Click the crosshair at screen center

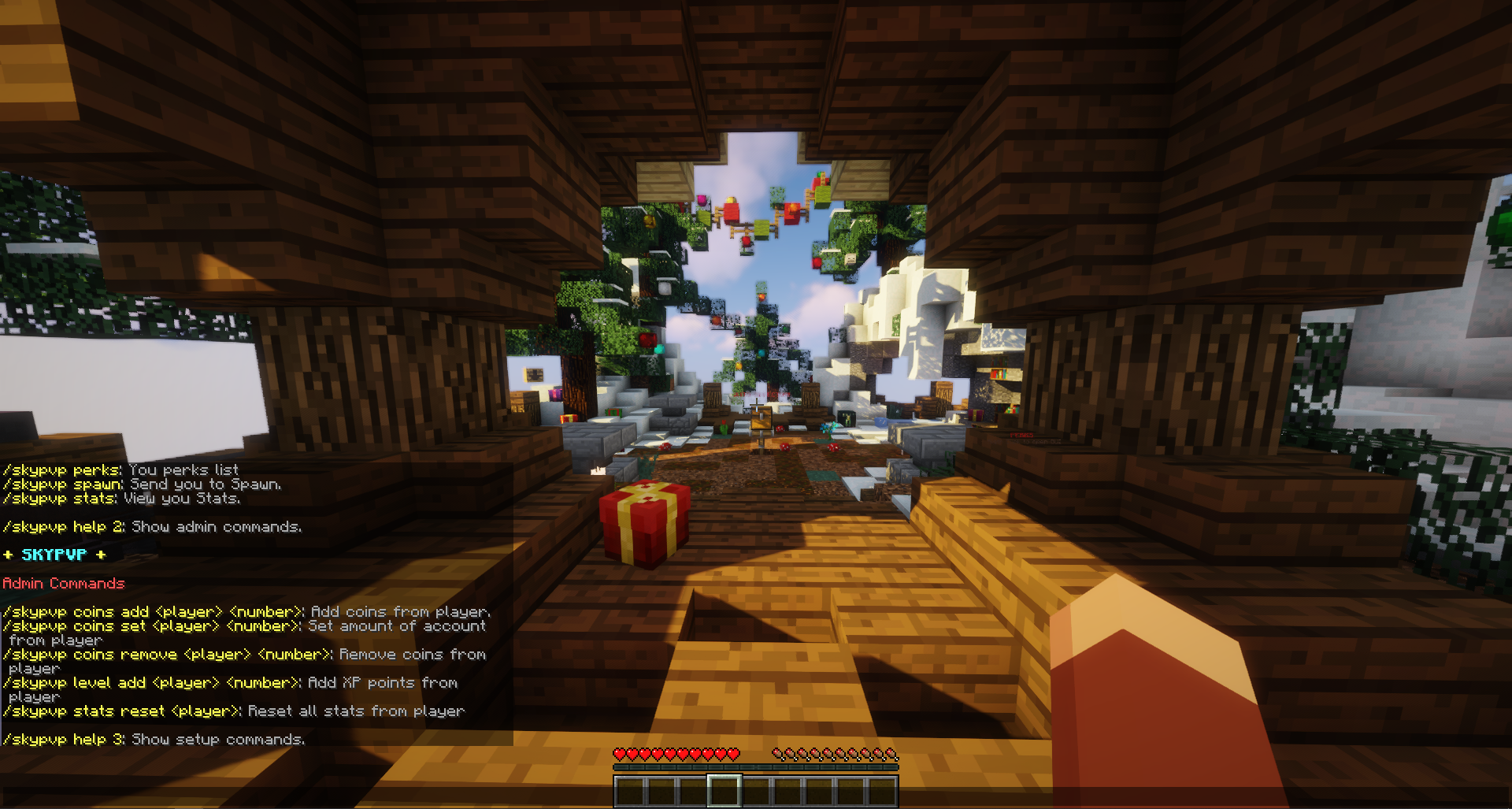[x=756, y=404]
